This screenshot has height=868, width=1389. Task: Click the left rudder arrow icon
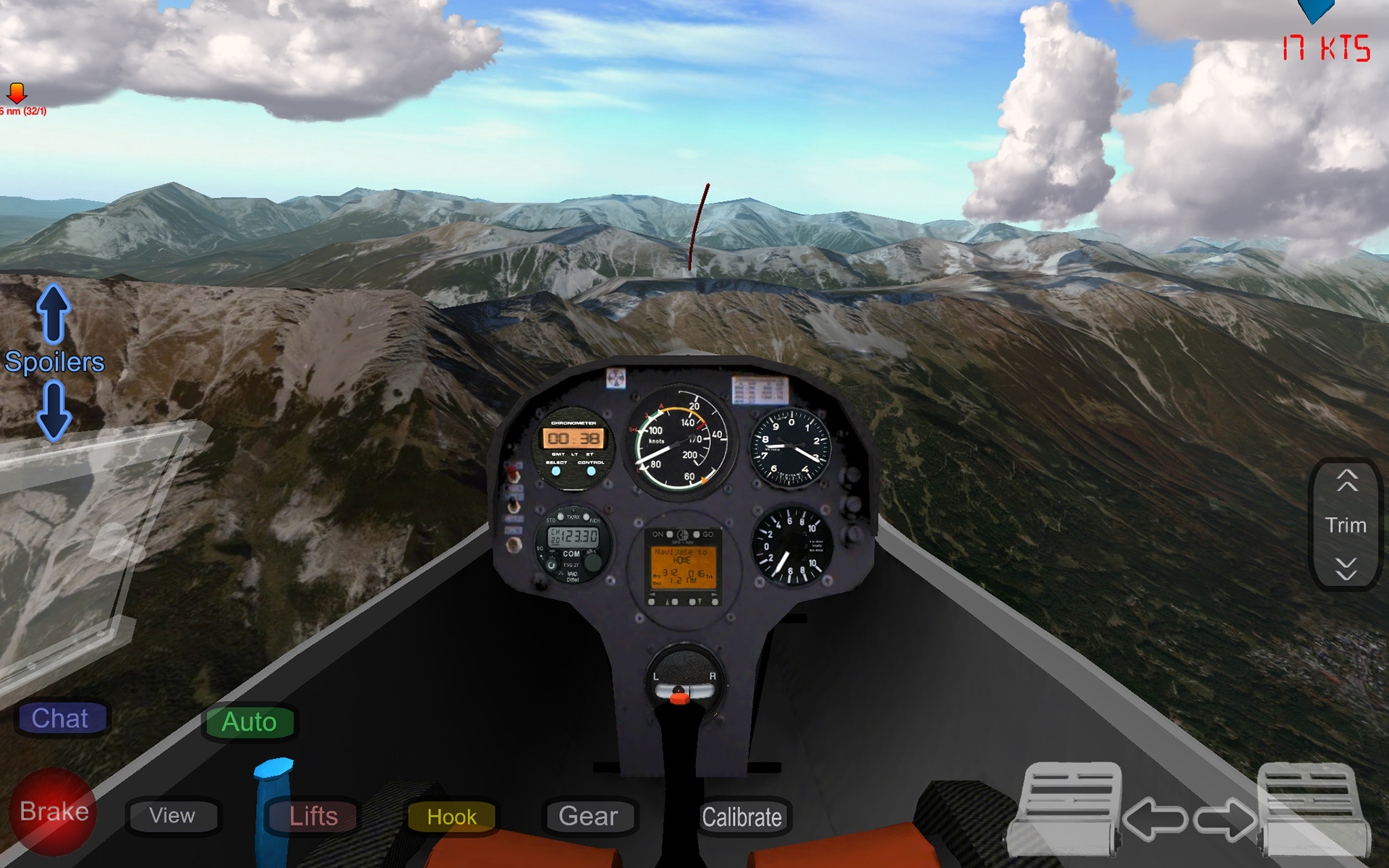coord(1155,820)
